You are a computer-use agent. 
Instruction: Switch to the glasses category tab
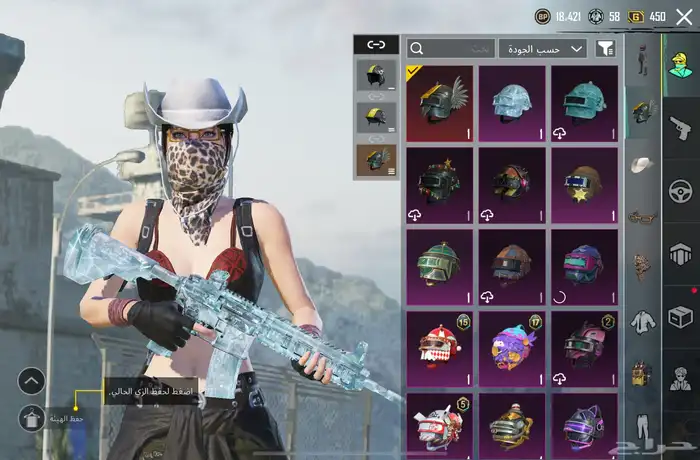click(642, 216)
